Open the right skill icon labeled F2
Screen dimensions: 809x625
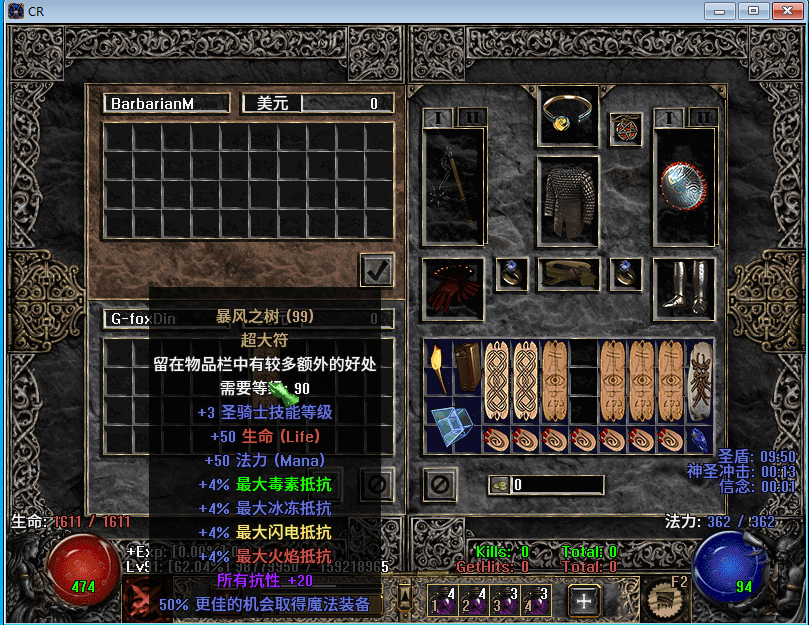[x=662, y=598]
